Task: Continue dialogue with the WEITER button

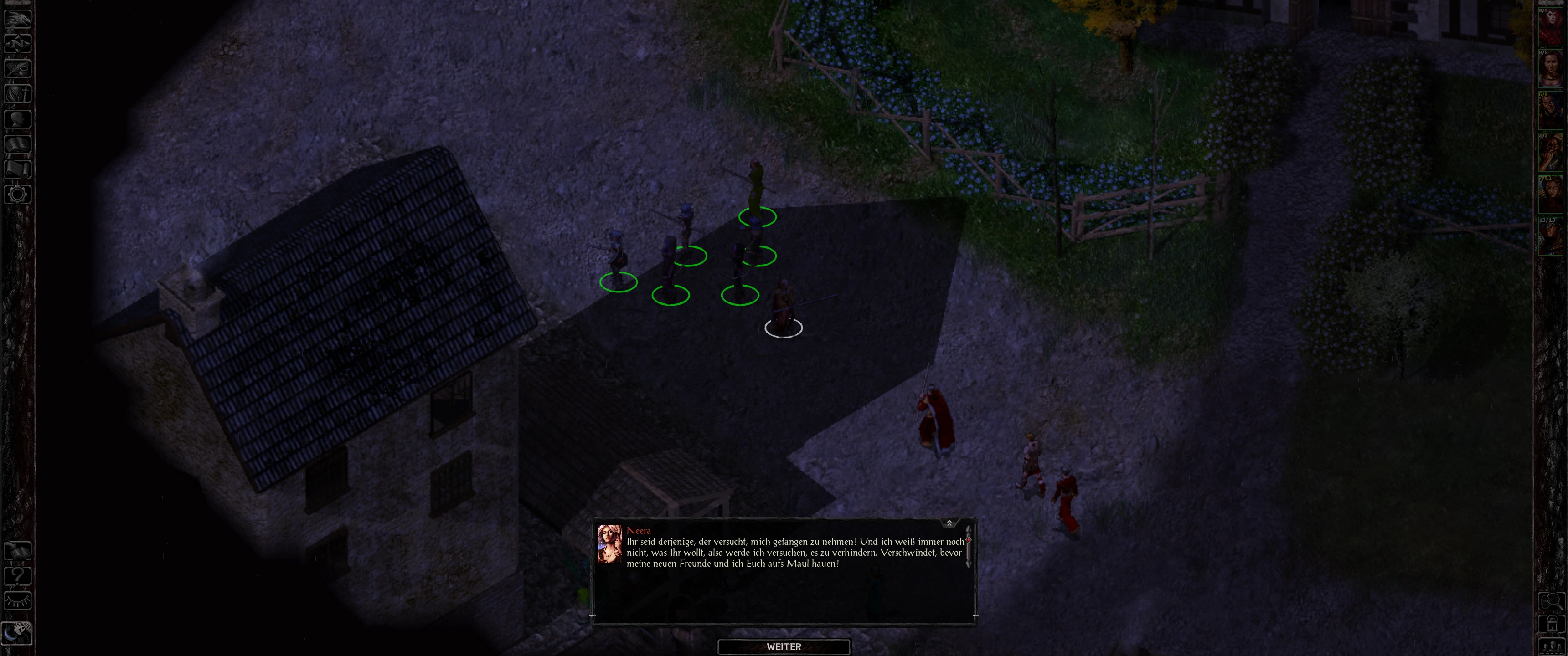Action: click(x=784, y=647)
